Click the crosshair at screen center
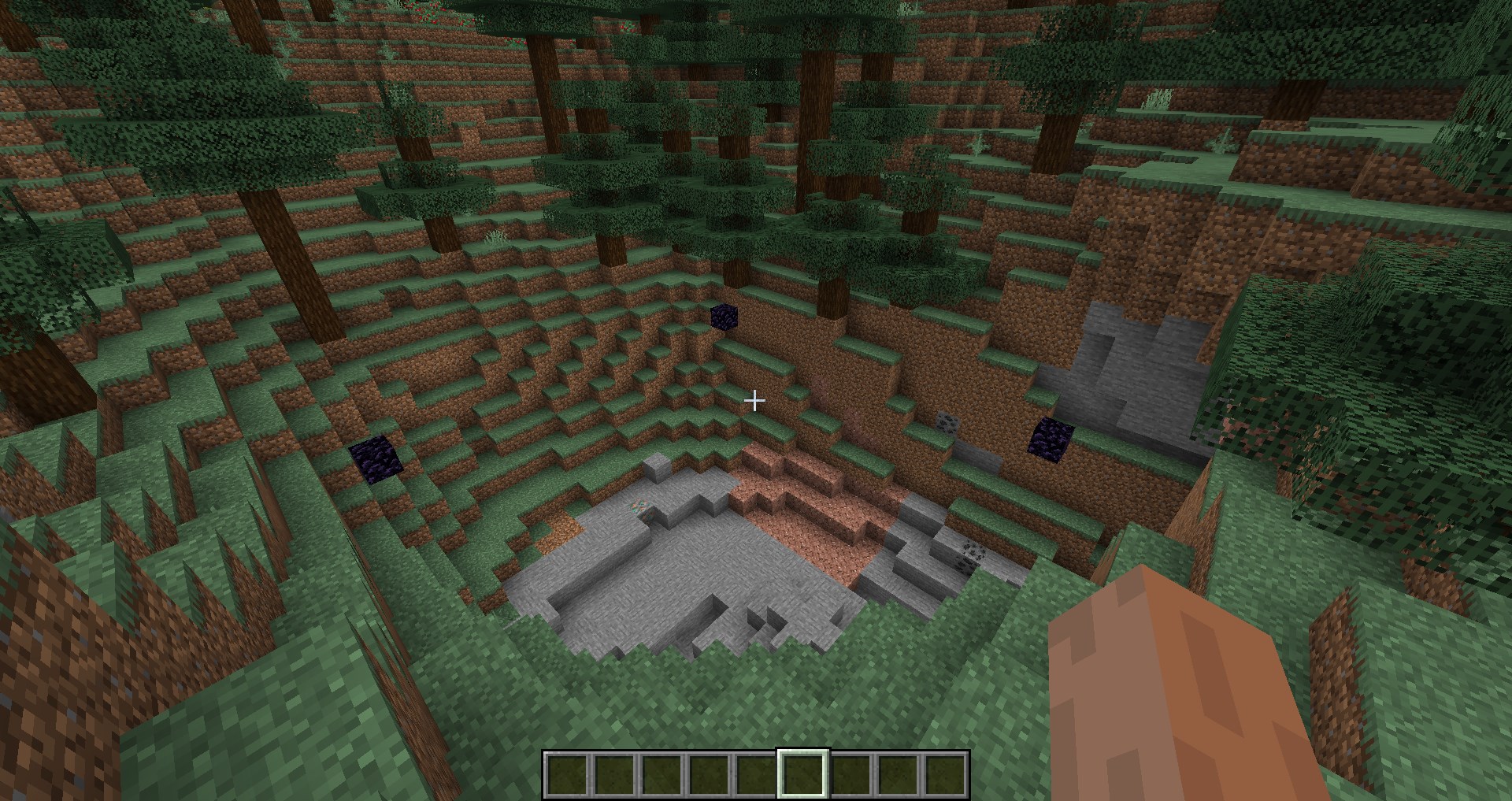 coord(755,401)
